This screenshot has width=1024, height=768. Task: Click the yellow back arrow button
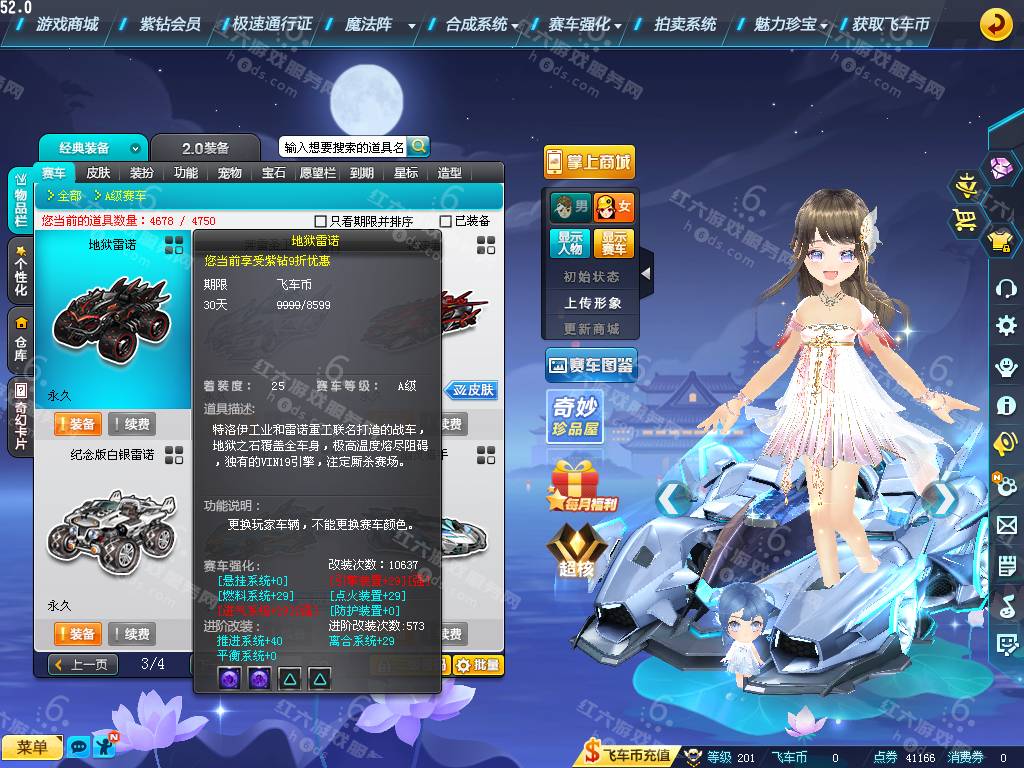coord(995,24)
